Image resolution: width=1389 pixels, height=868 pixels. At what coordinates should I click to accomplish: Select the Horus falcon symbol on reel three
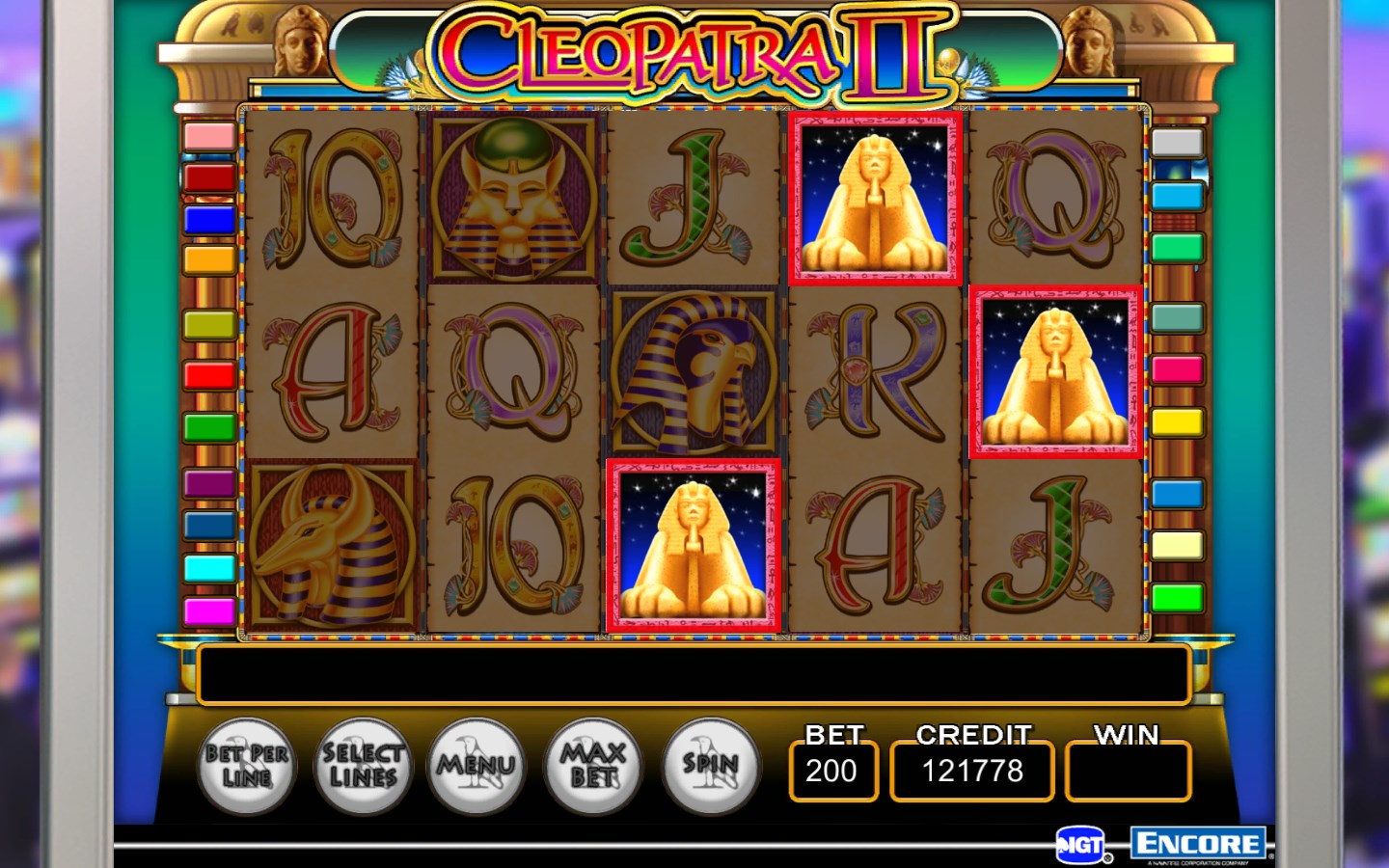tap(693, 371)
